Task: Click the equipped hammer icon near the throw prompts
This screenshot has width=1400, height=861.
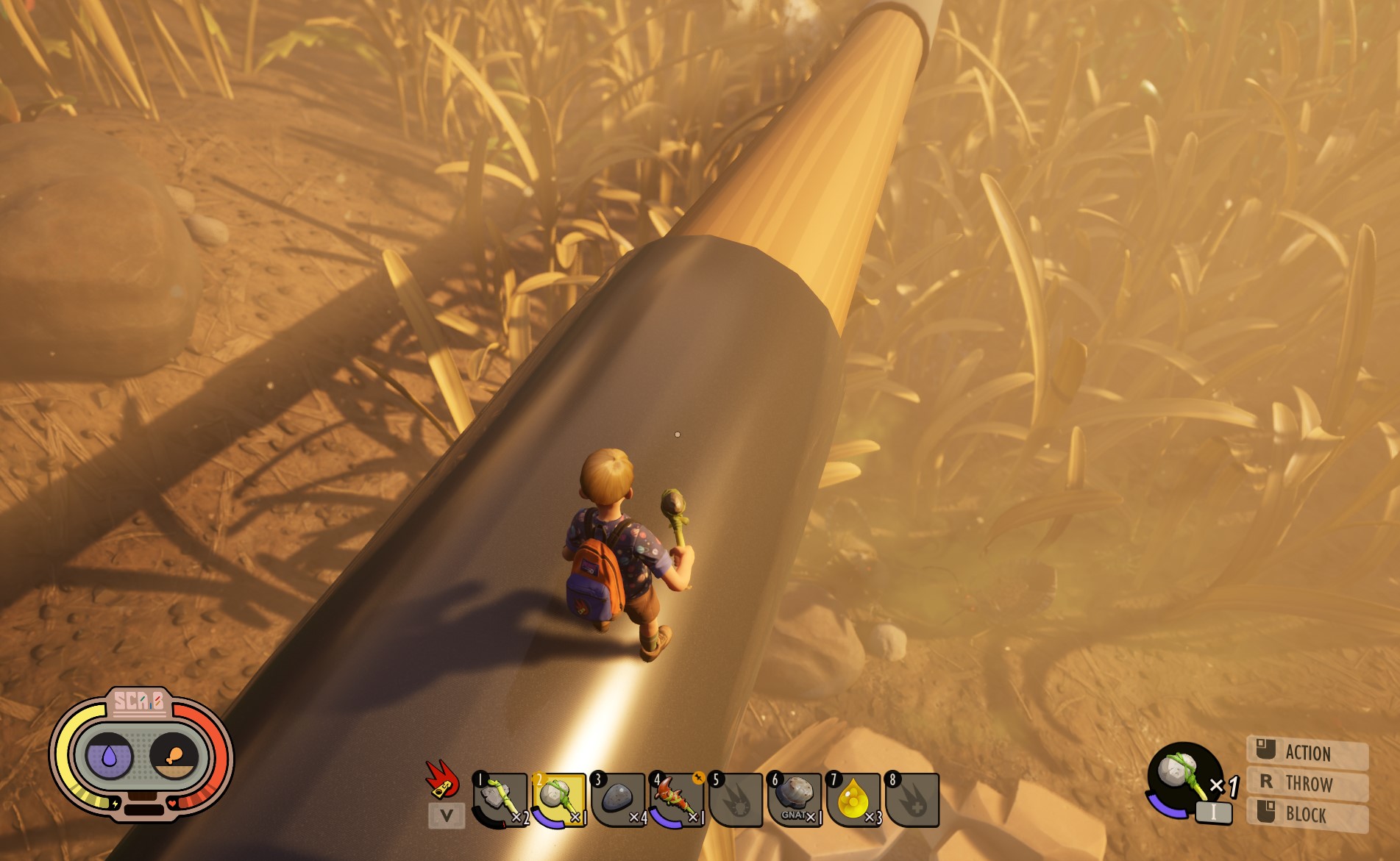Action: tap(1181, 773)
